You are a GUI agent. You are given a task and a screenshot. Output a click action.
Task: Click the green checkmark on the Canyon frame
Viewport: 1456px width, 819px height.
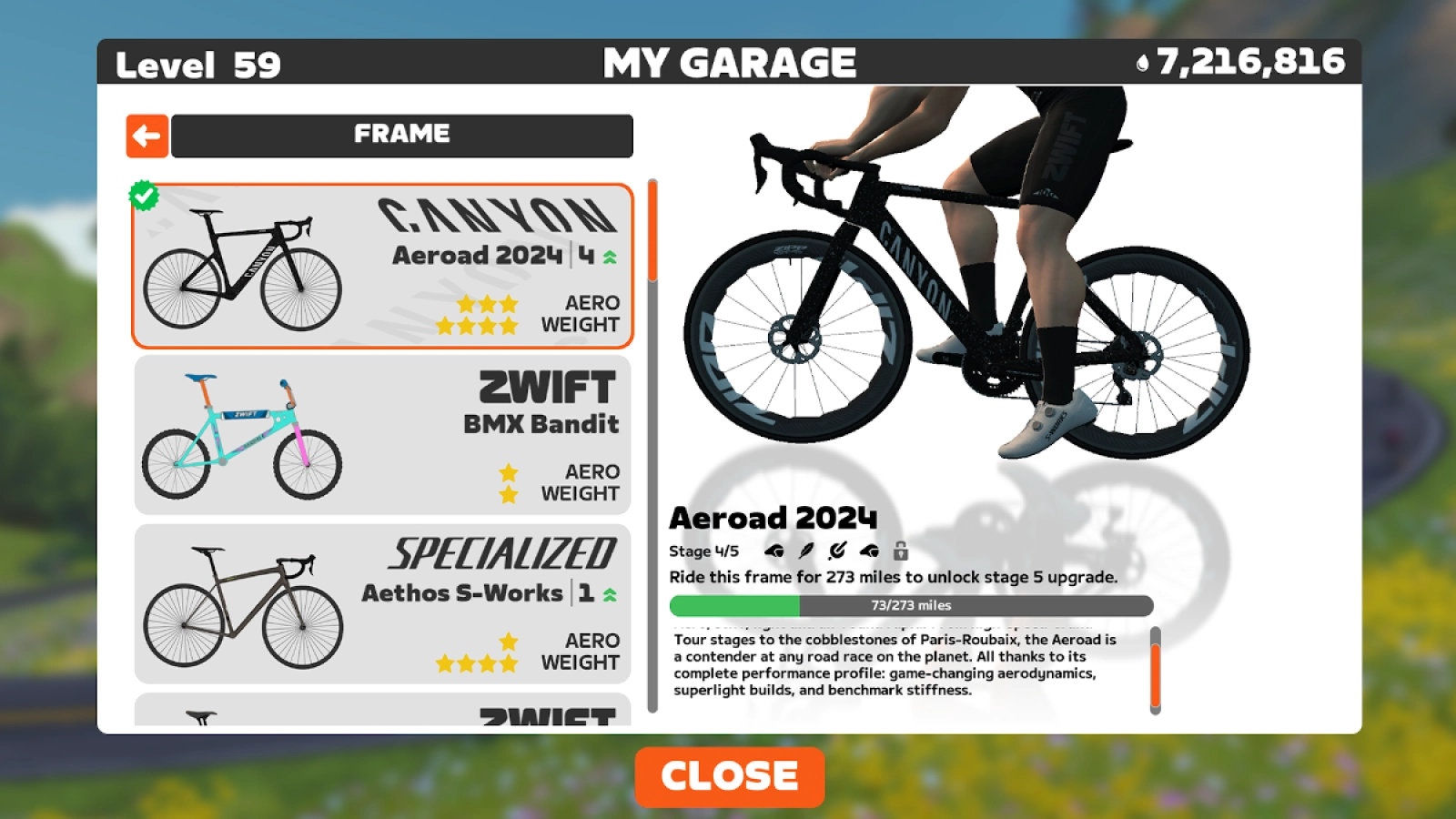(x=146, y=194)
